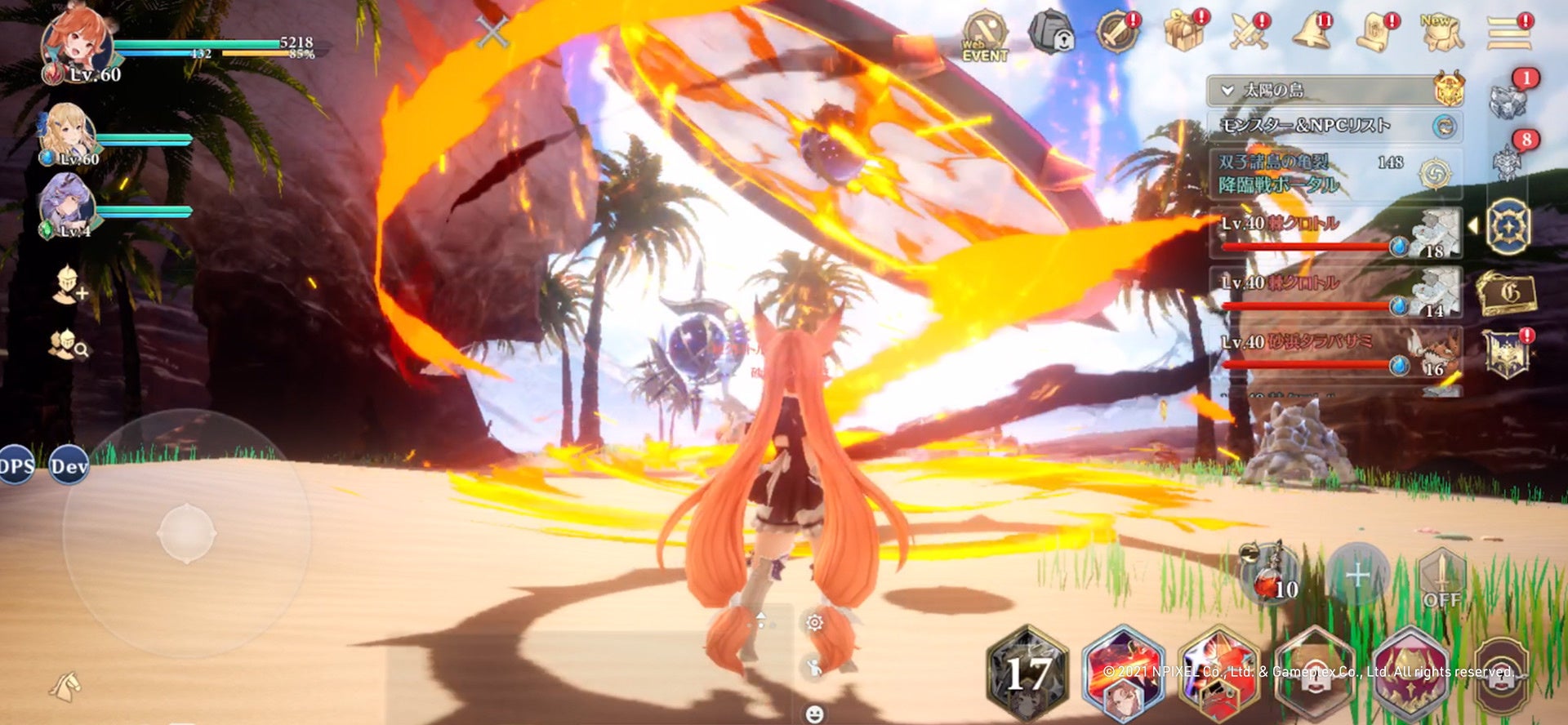Viewport: 1568px width, 725px height.
Task: Check the bell notifications icon
Action: (x=1312, y=33)
